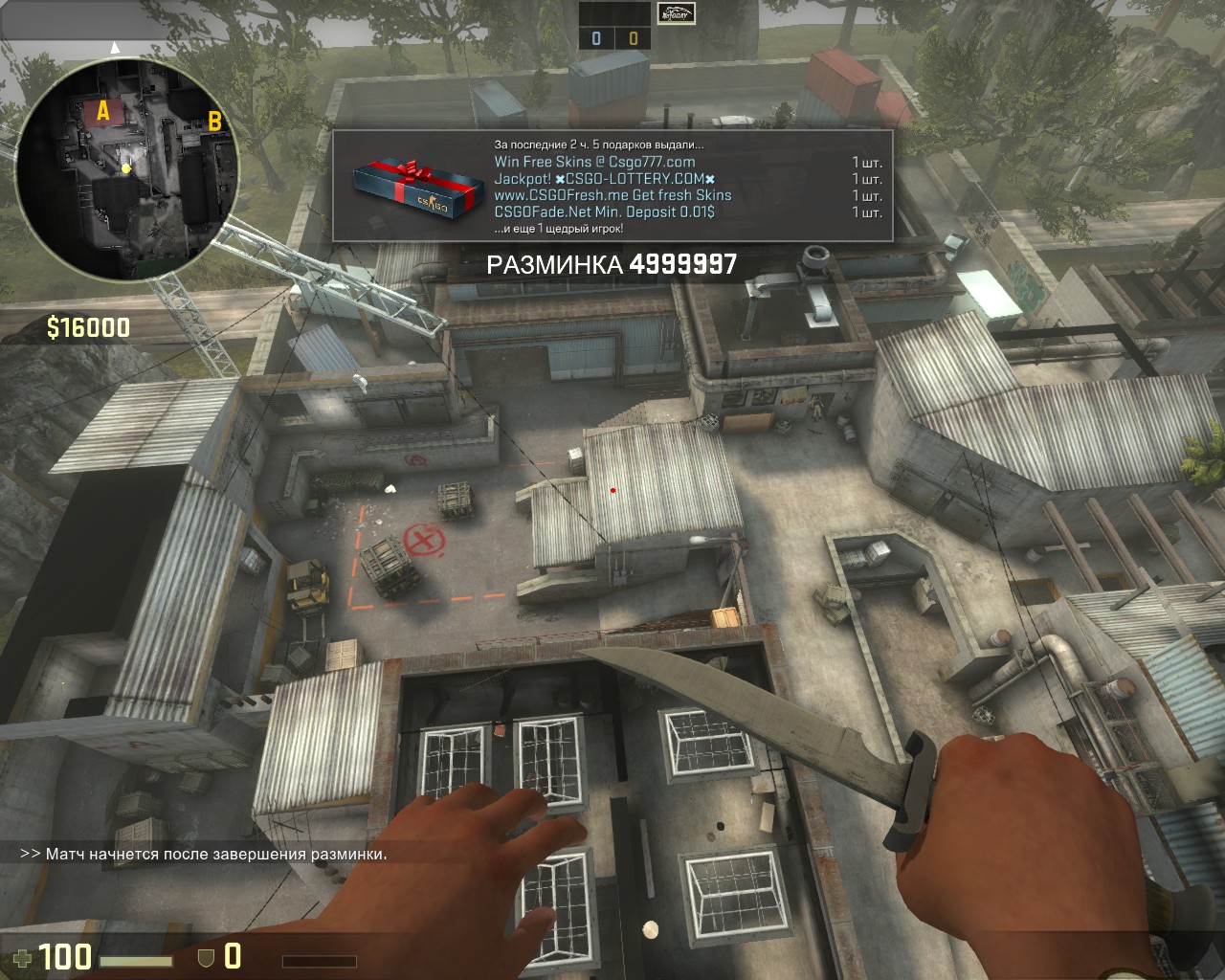
Task: Select the CSGOFresh.me gift row
Action: click(612, 195)
